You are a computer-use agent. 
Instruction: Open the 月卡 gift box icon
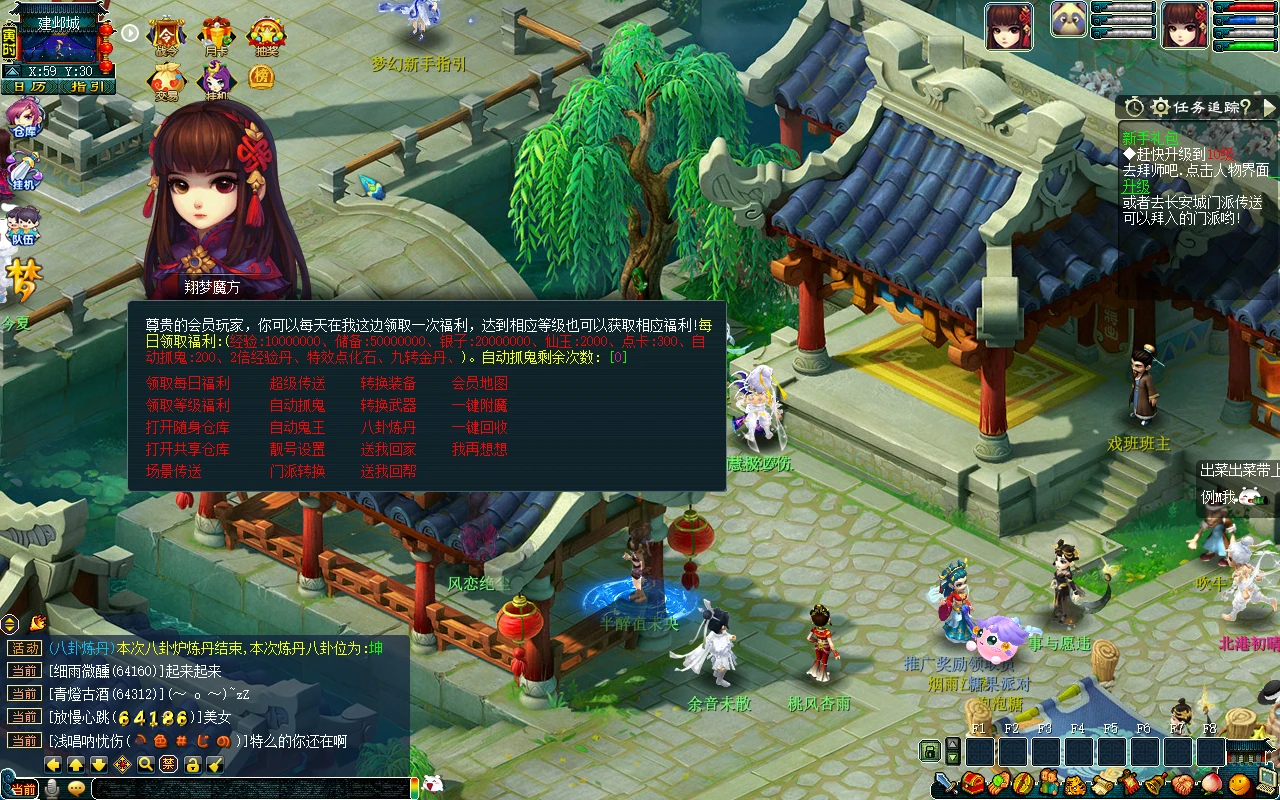pos(216,35)
